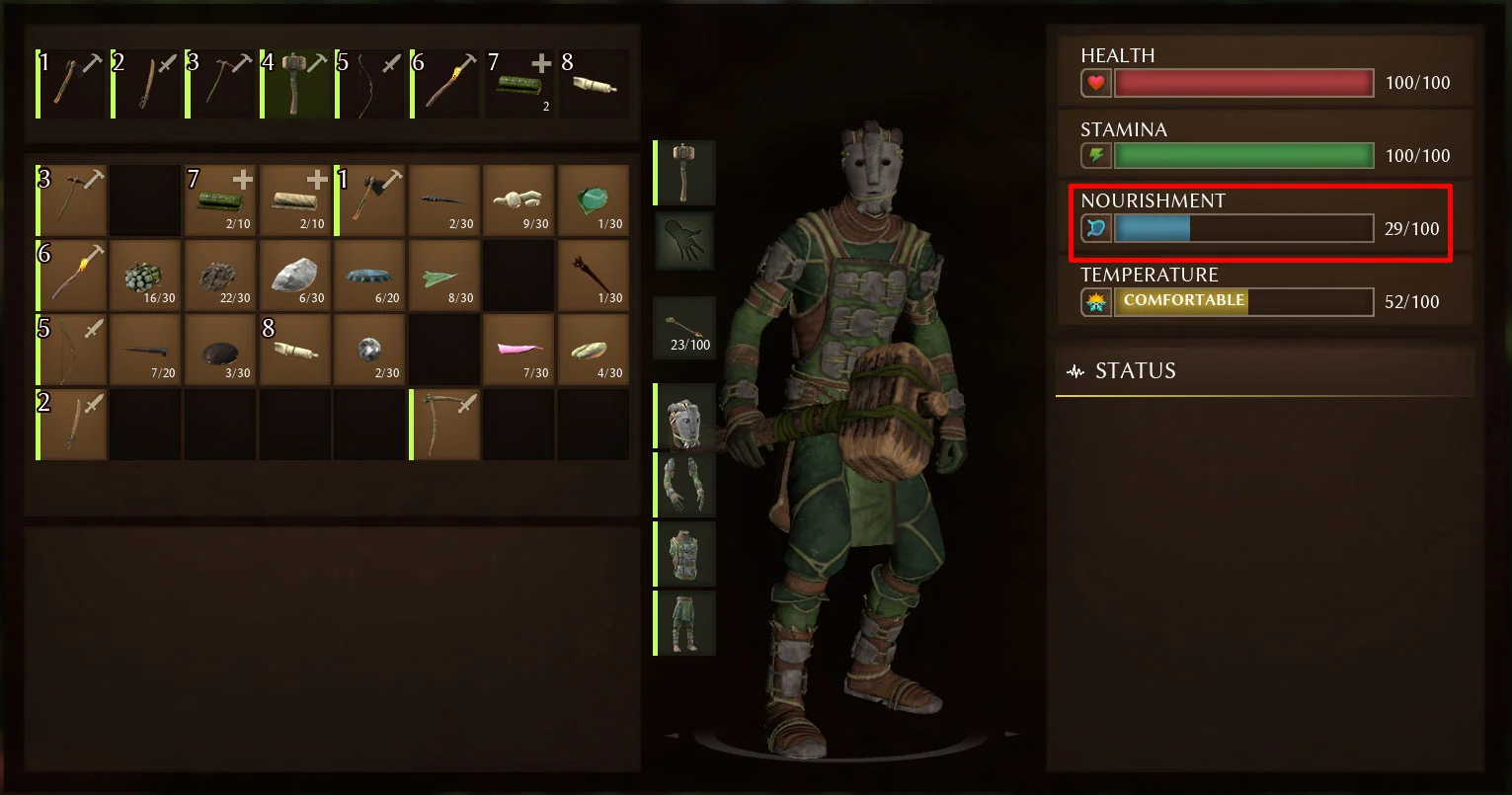Select the equipped leg armor slot
This screenshot has height=795, width=1512.
click(x=684, y=623)
